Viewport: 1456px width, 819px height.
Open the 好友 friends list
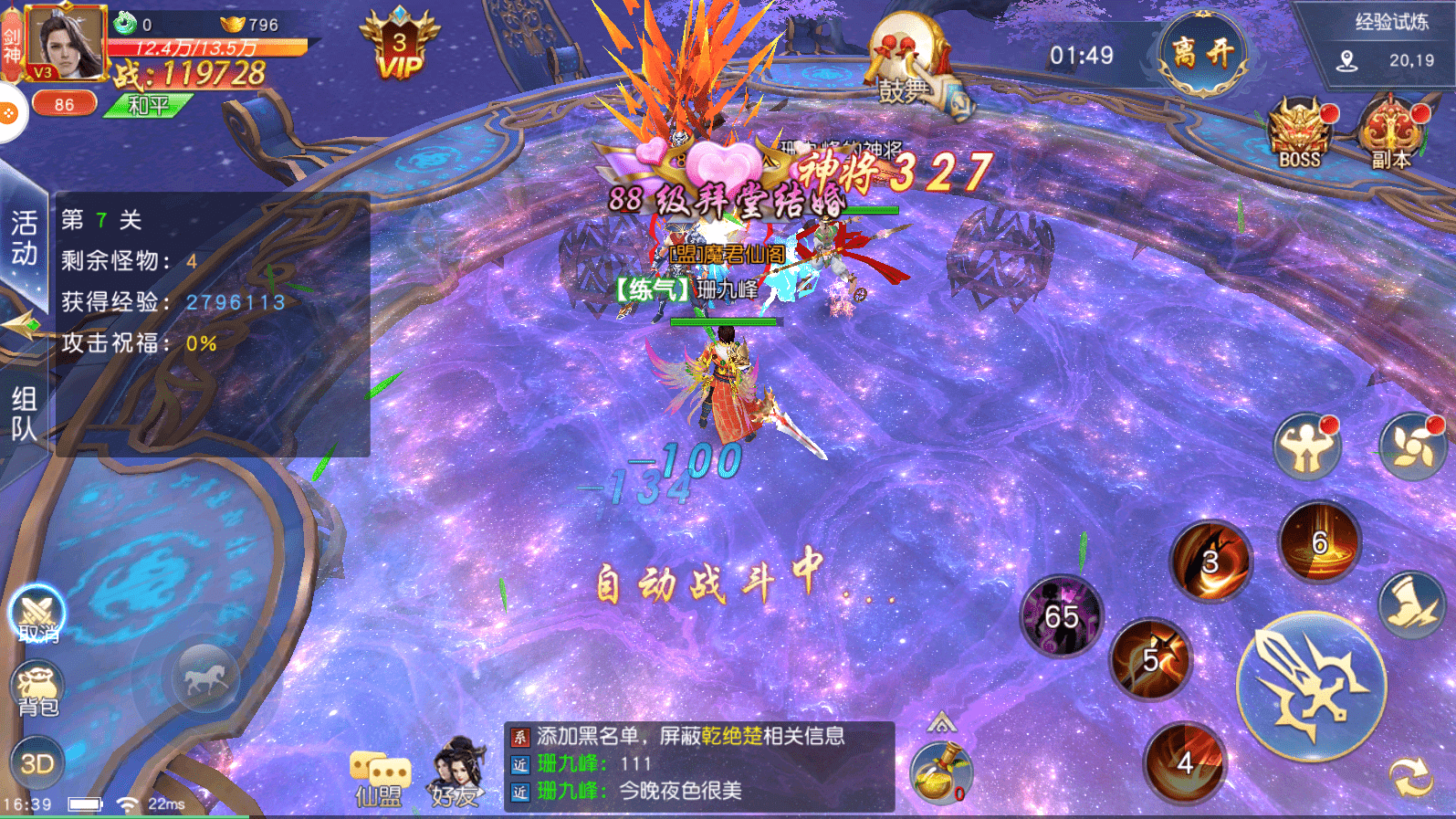point(456,772)
